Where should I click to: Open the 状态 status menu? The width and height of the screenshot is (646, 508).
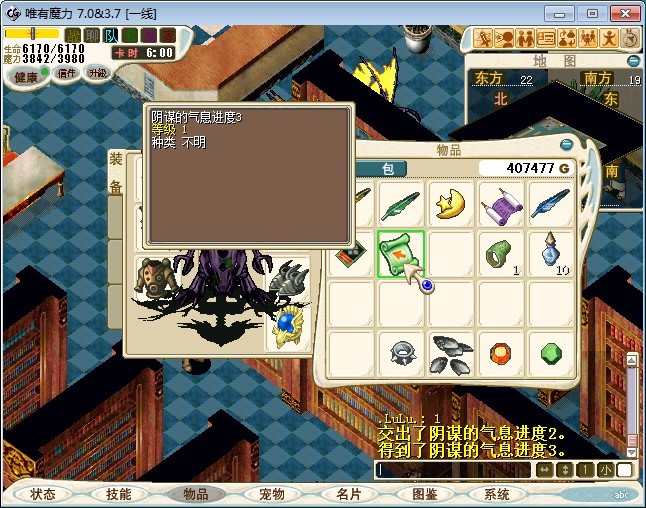coord(43,494)
